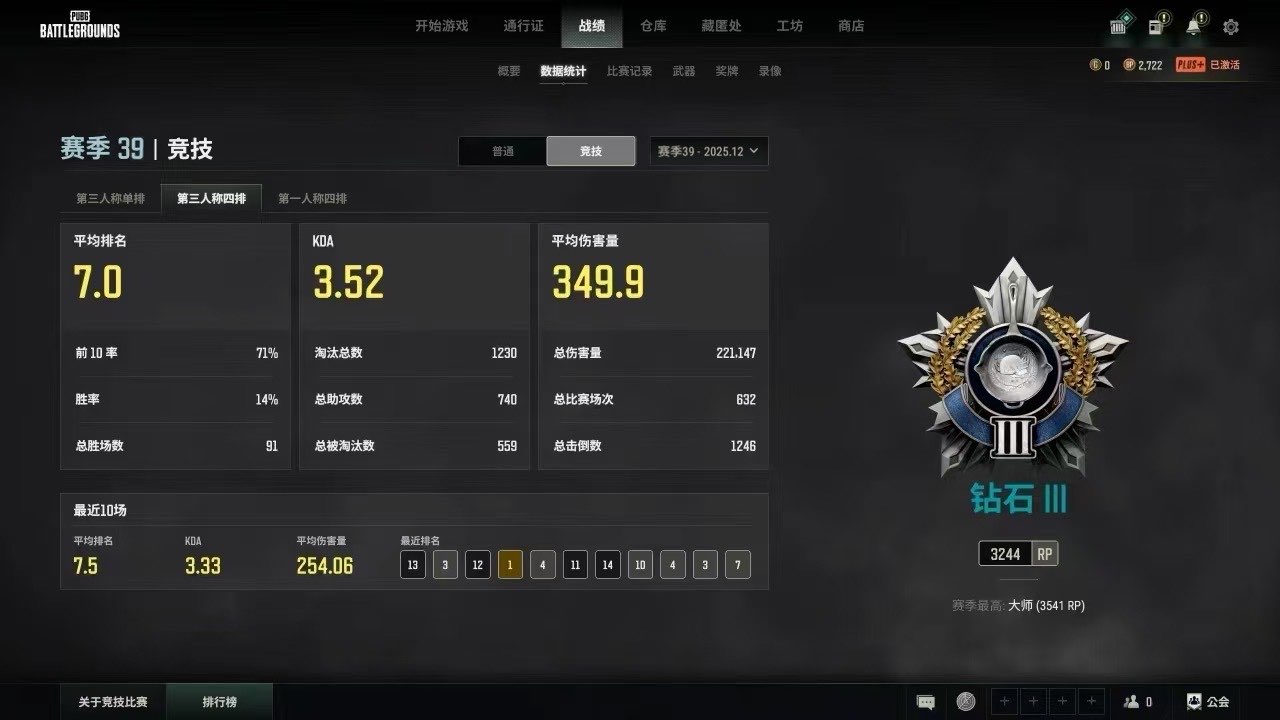The height and width of the screenshot is (720, 1280).
Task: Open the 商店 menu item
Action: (x=851, y=26)
